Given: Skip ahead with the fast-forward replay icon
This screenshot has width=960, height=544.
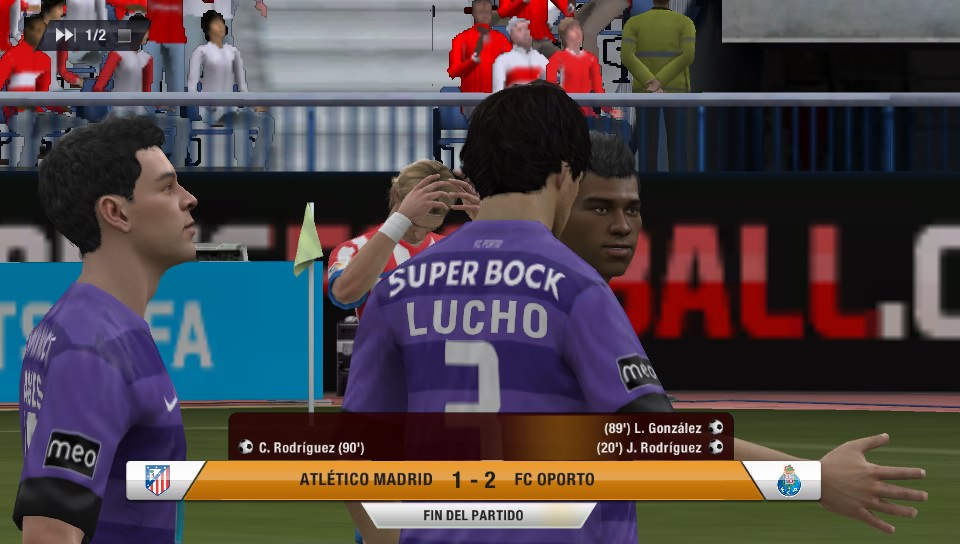Looking at the screenshot, I should (x=65, y=35).
